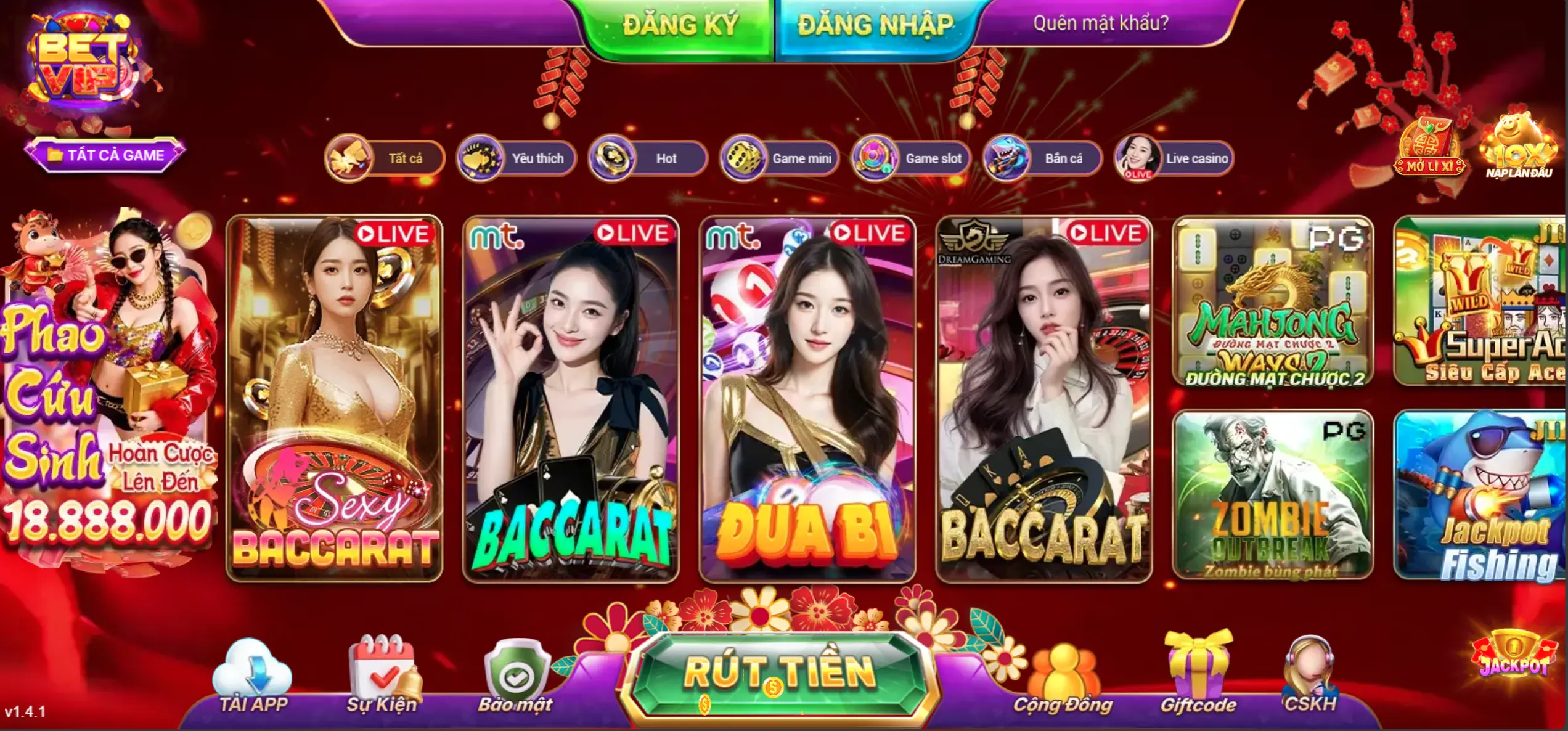
Task: Select the Yêu thích game filter
Action: 518,158
